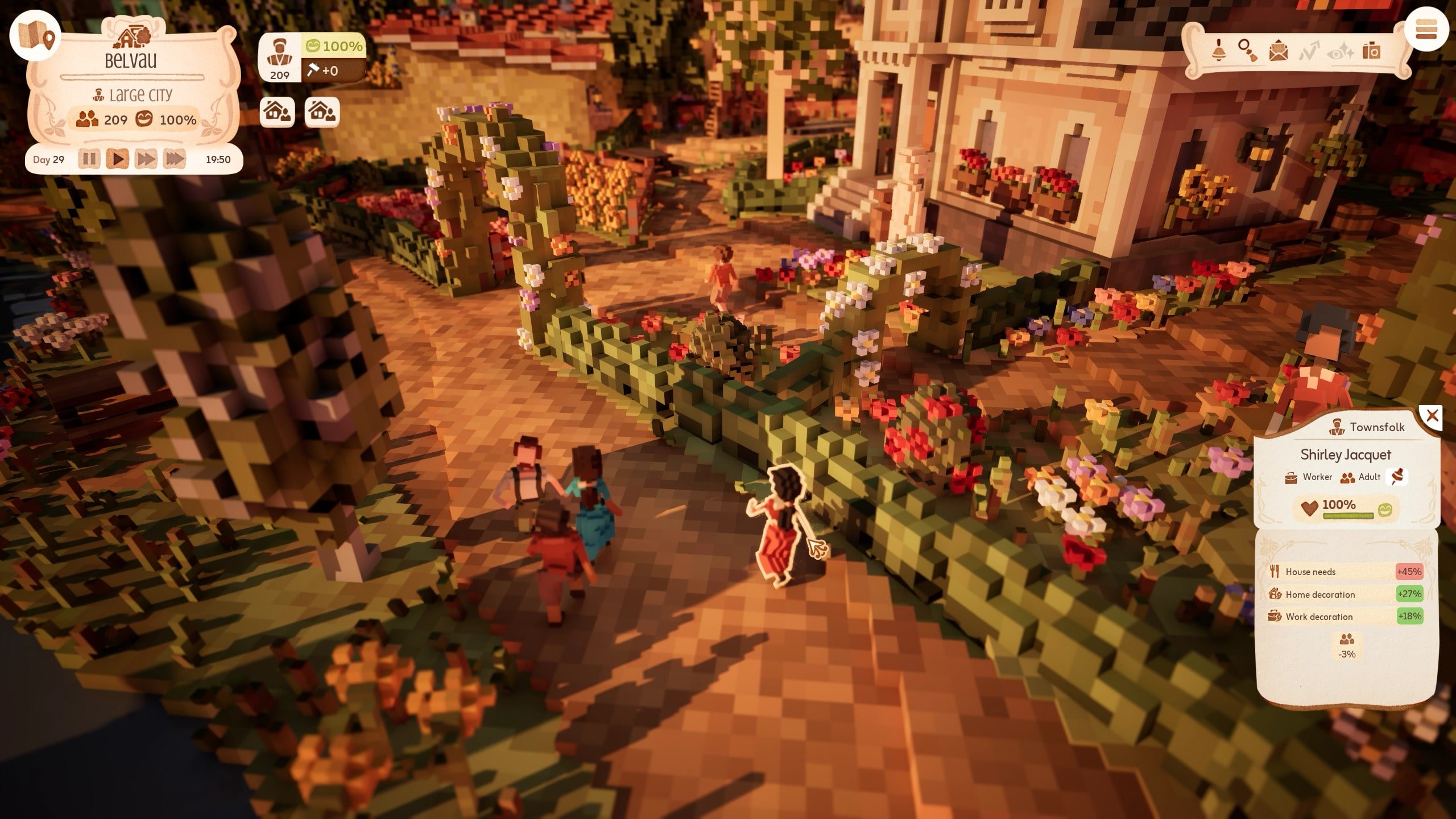
Task: Select the Work decoration row
Action: point(1345,617)
